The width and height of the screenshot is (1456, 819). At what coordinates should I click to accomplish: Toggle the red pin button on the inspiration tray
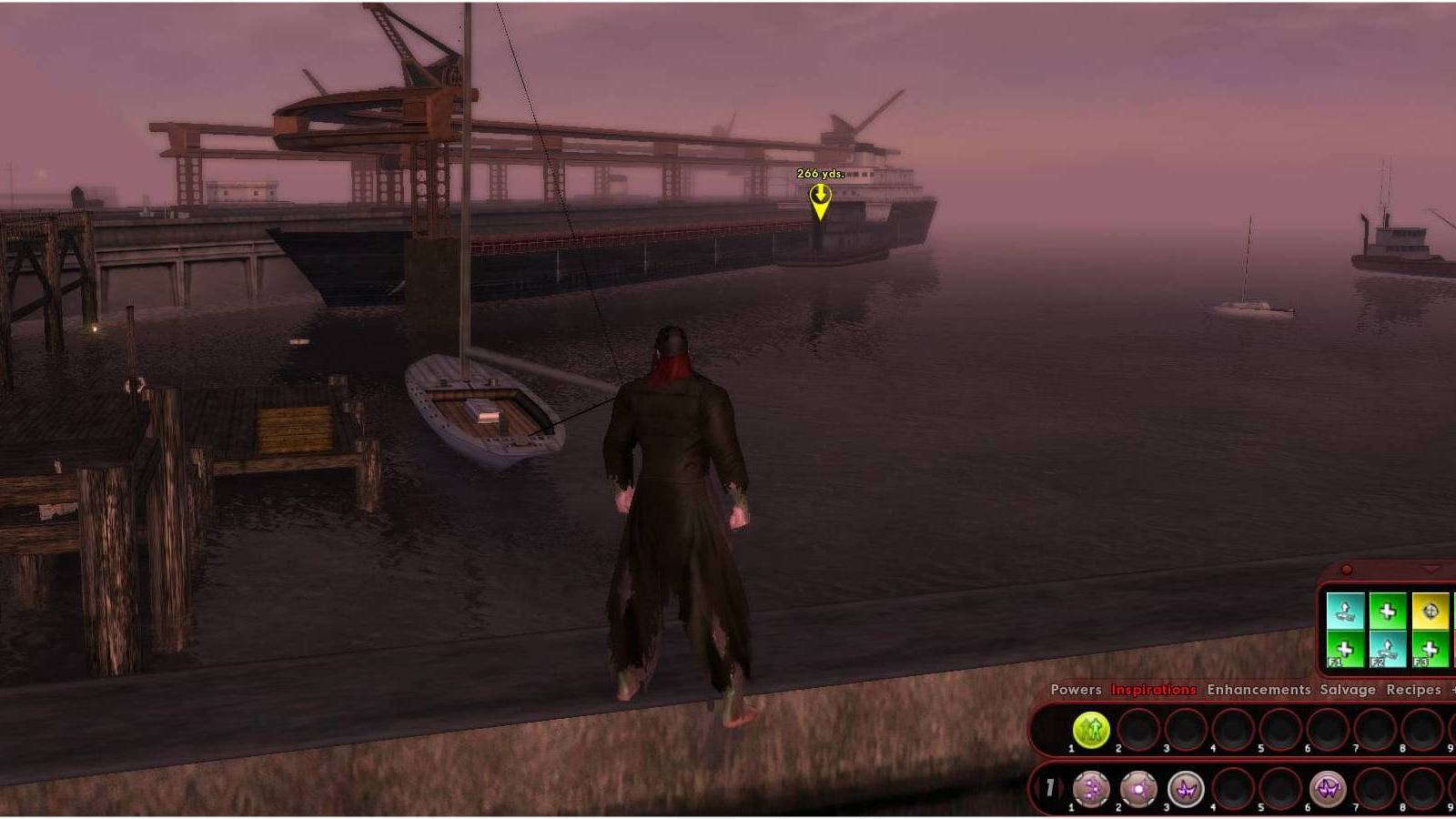coord(1346,569)
